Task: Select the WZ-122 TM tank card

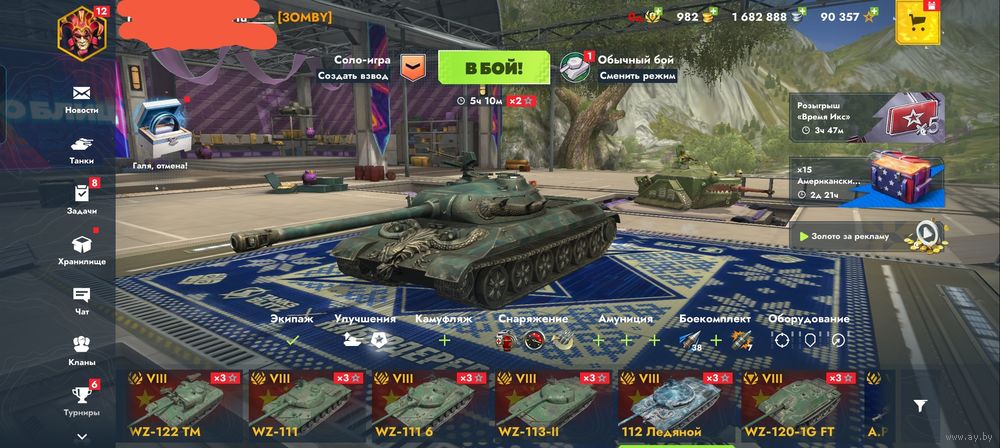Action: click(180, 406)
